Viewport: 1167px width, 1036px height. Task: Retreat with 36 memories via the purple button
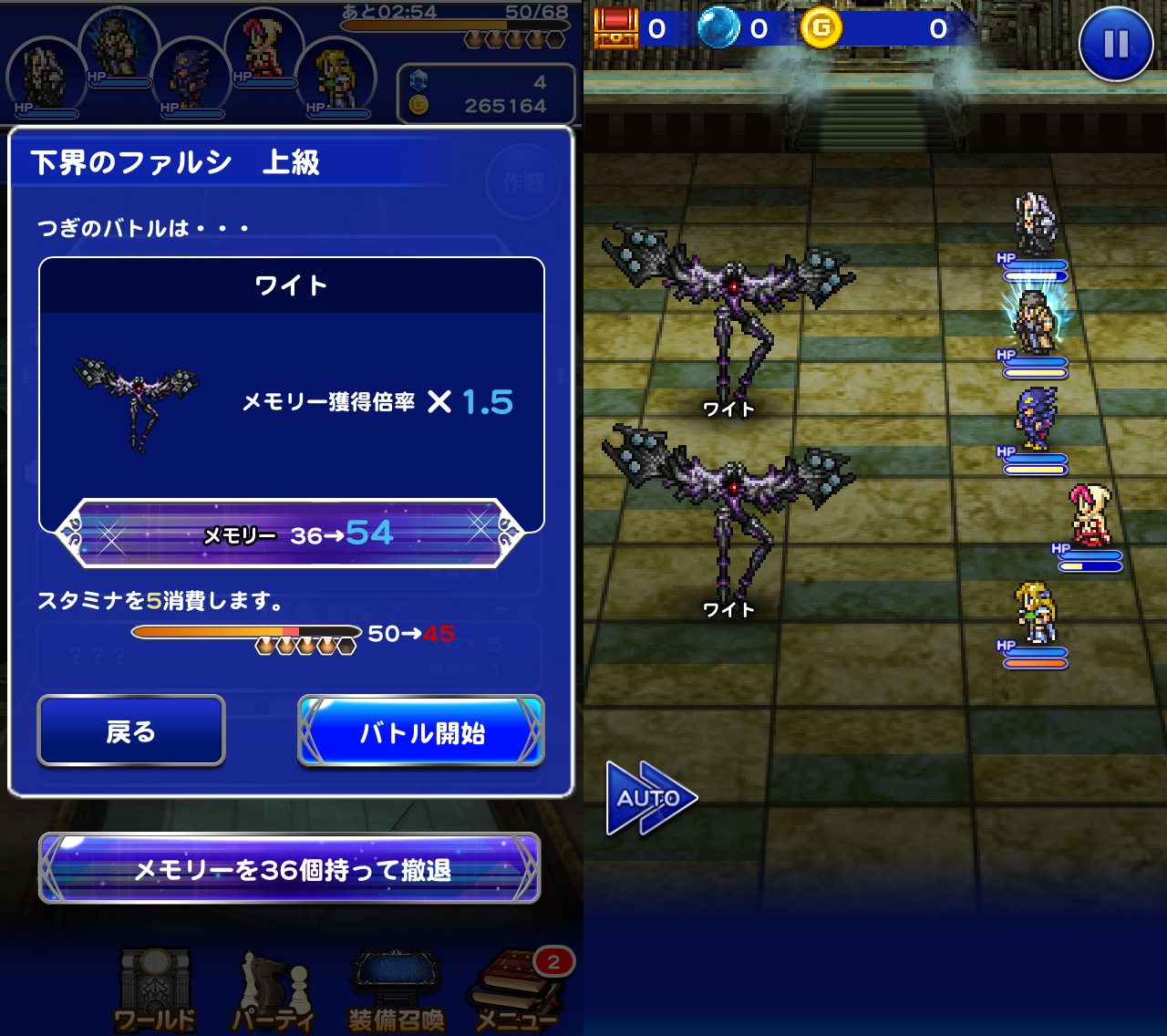[290, 869]
